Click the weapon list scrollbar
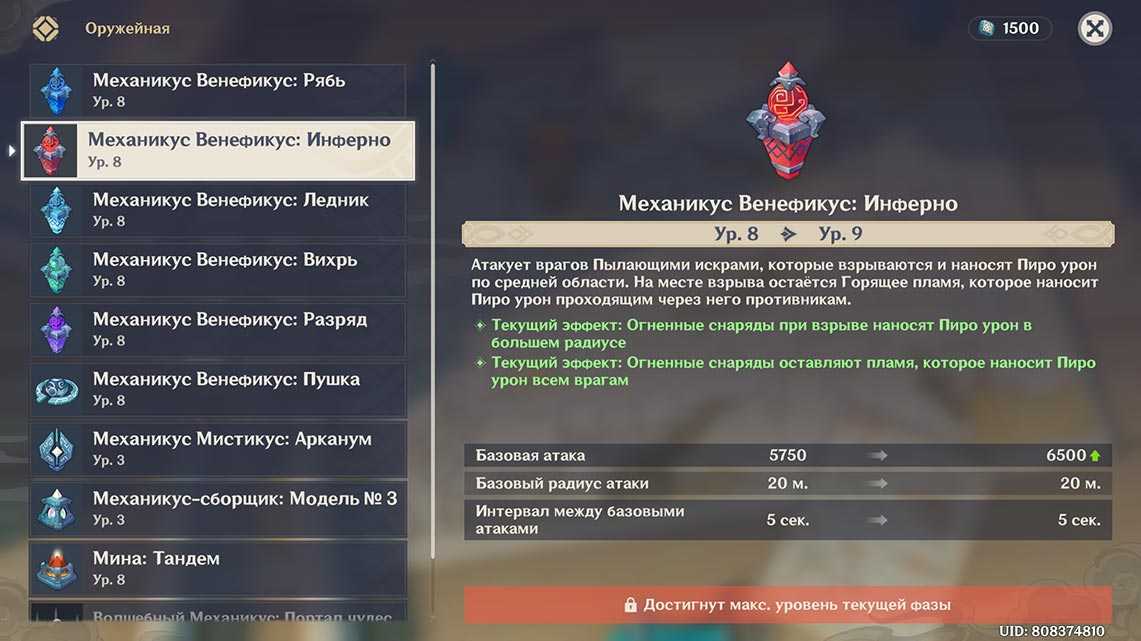1141x641 pixels. [433, 300]
